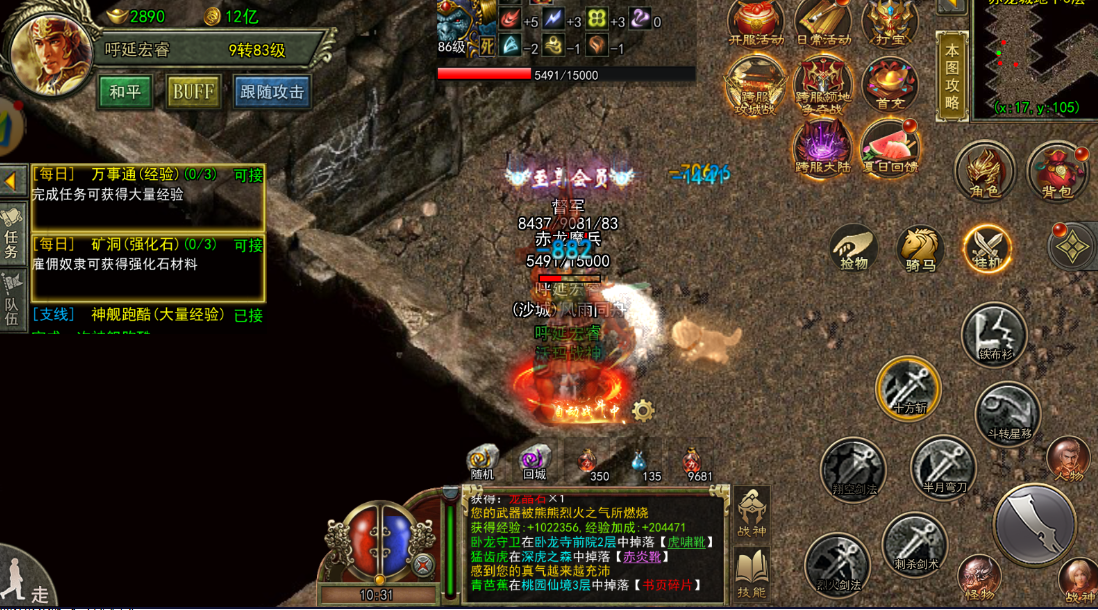
Task: Open the 首充 first recharge offer
Action: click(889, 84)
